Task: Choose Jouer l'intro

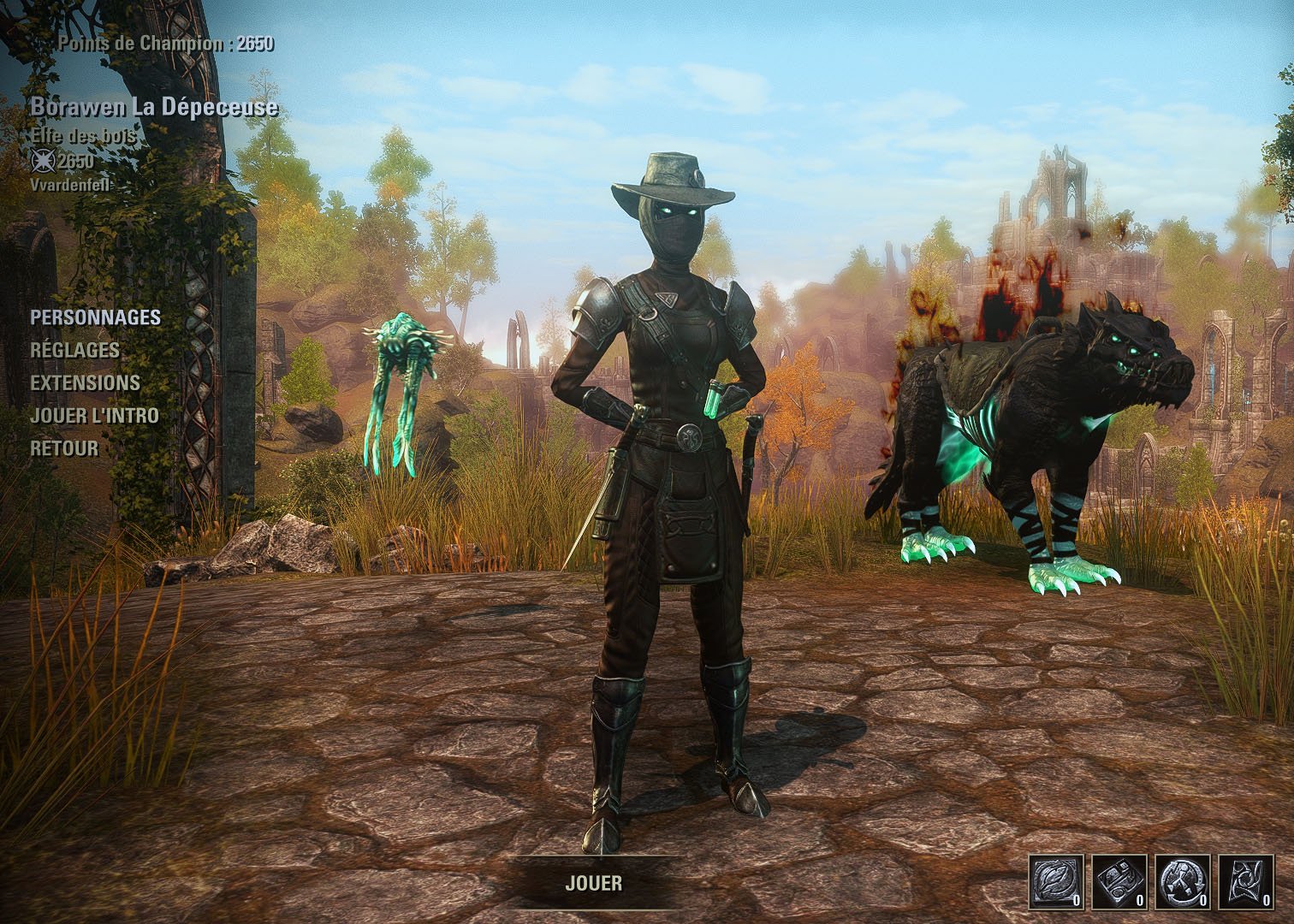Action: (x=94, y=416)
